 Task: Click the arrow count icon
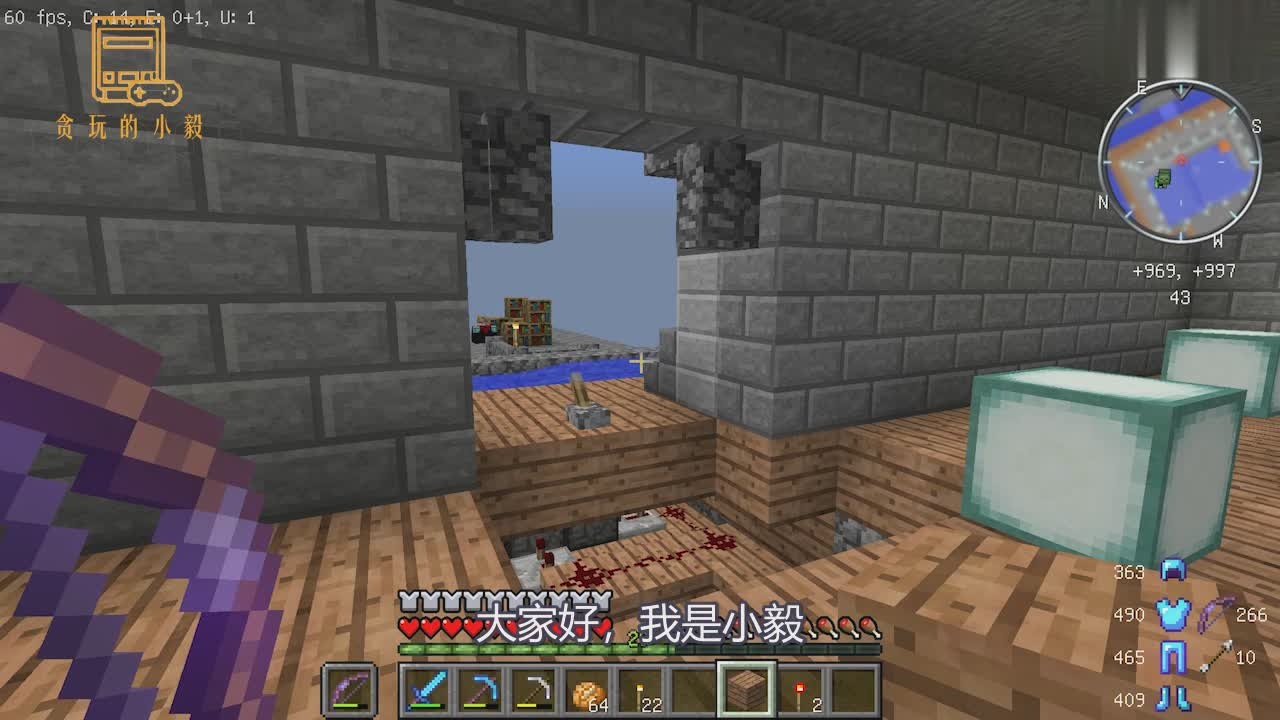point(1216,657)
